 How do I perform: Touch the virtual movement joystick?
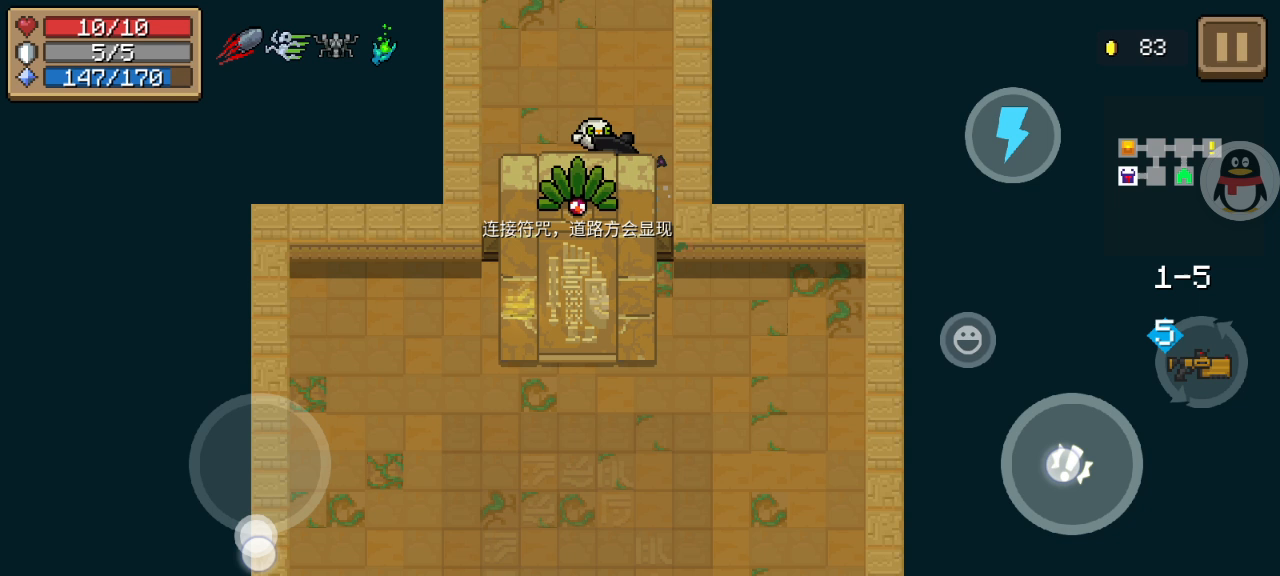[259, 464]
